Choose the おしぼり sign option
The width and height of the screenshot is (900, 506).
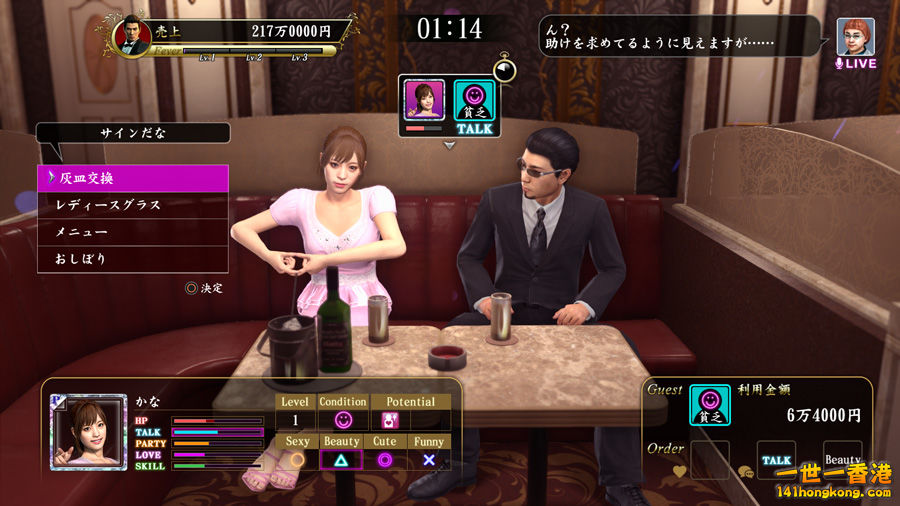133,259
